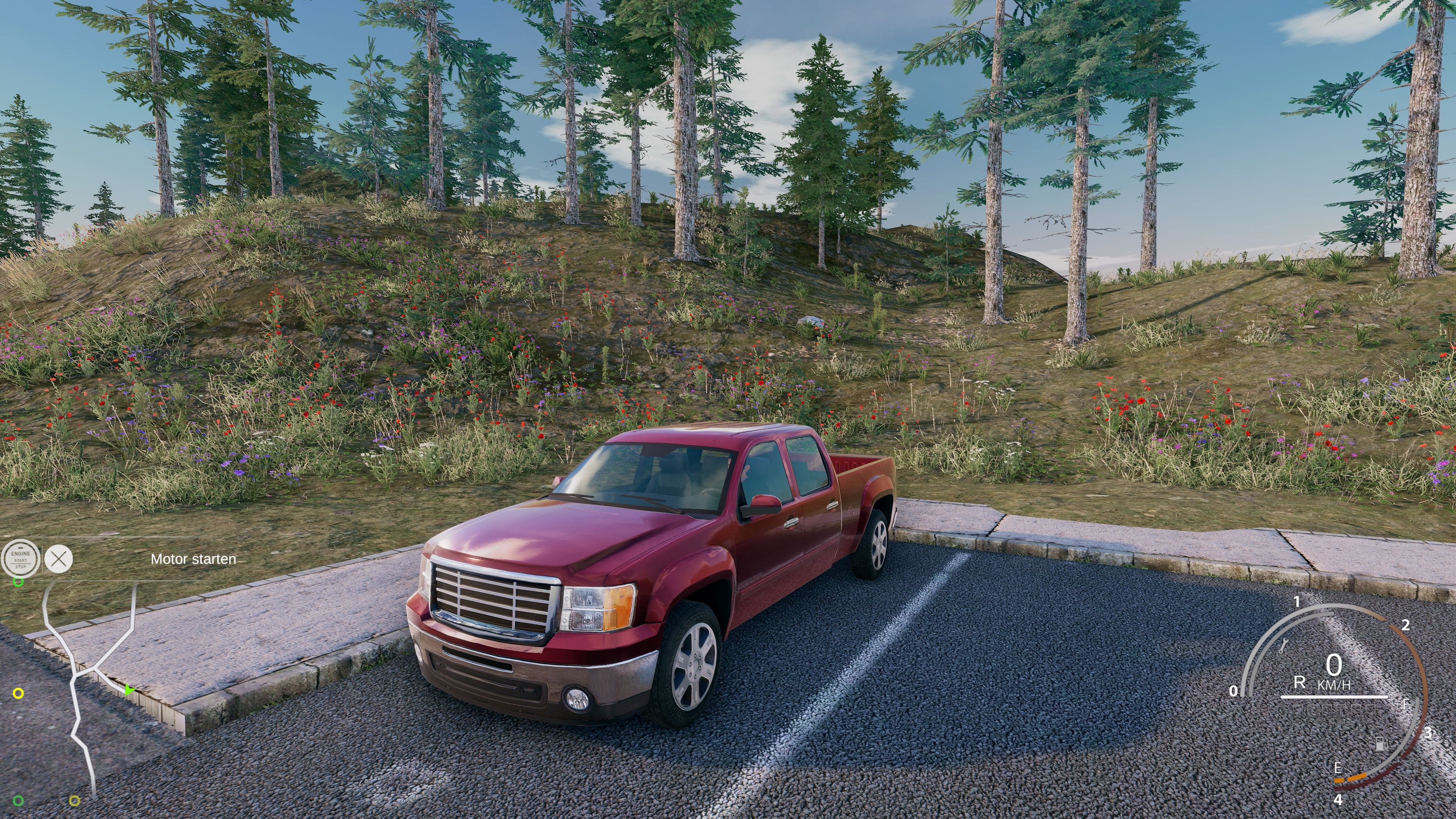Click the yellow circle marker on the minimap
This screenshot has height=819, width=1456.
point(18,693)
